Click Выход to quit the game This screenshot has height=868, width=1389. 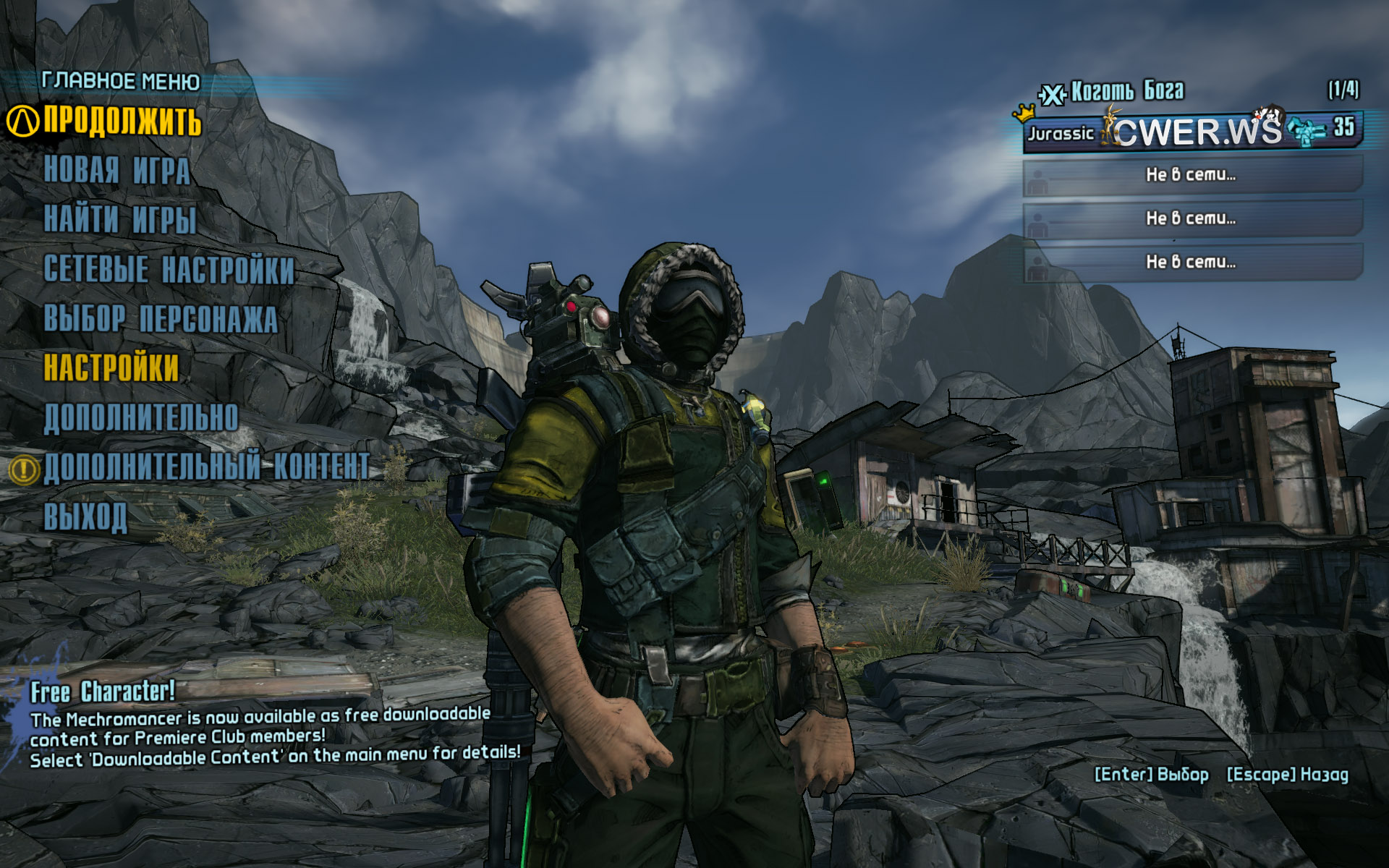tap(85, 516)
